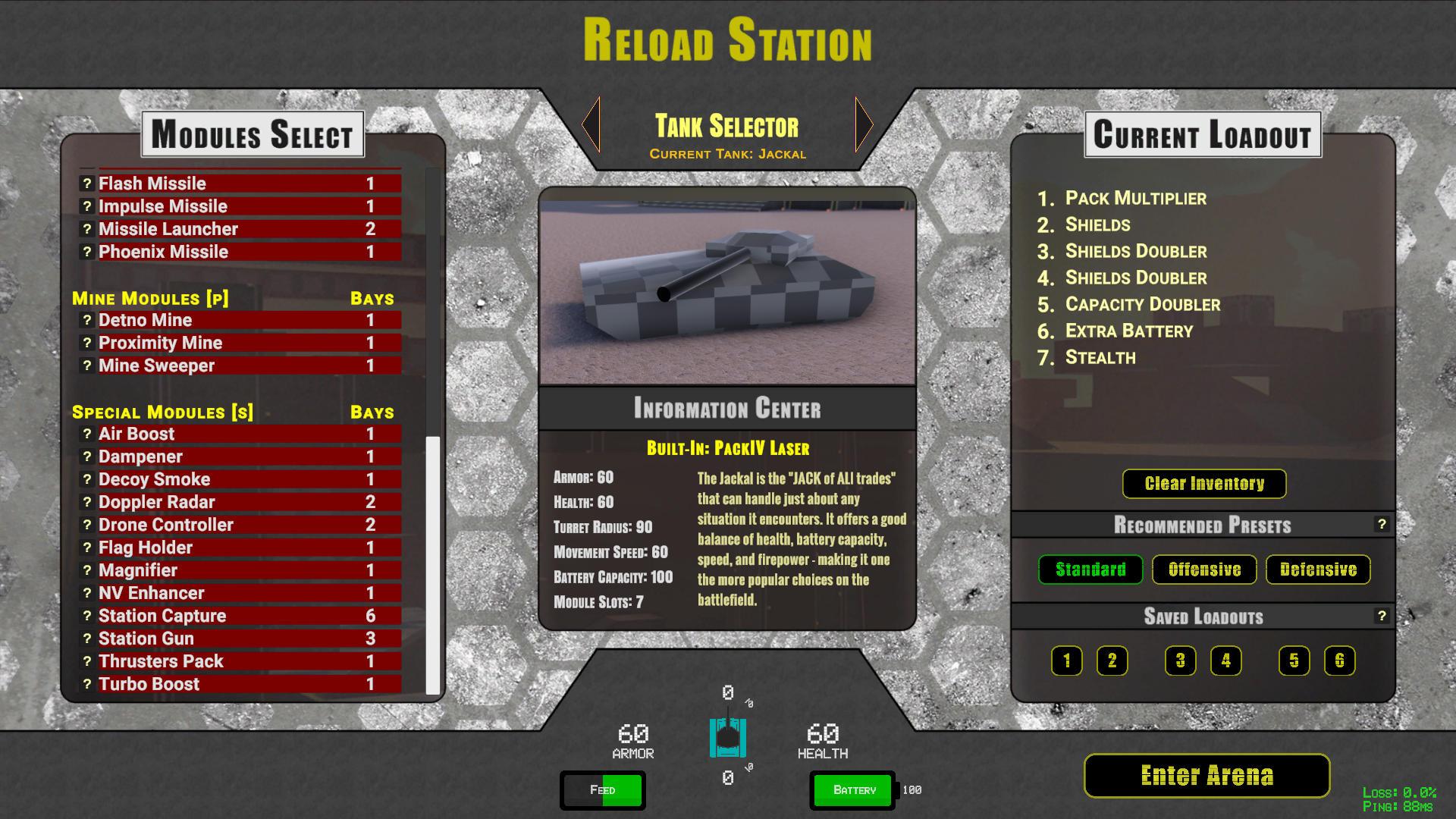Remove Pack Multiplier from the current loadout
Image resolution: width=1456 pixels, height=819 pixels.
(x=1135, y=198)
